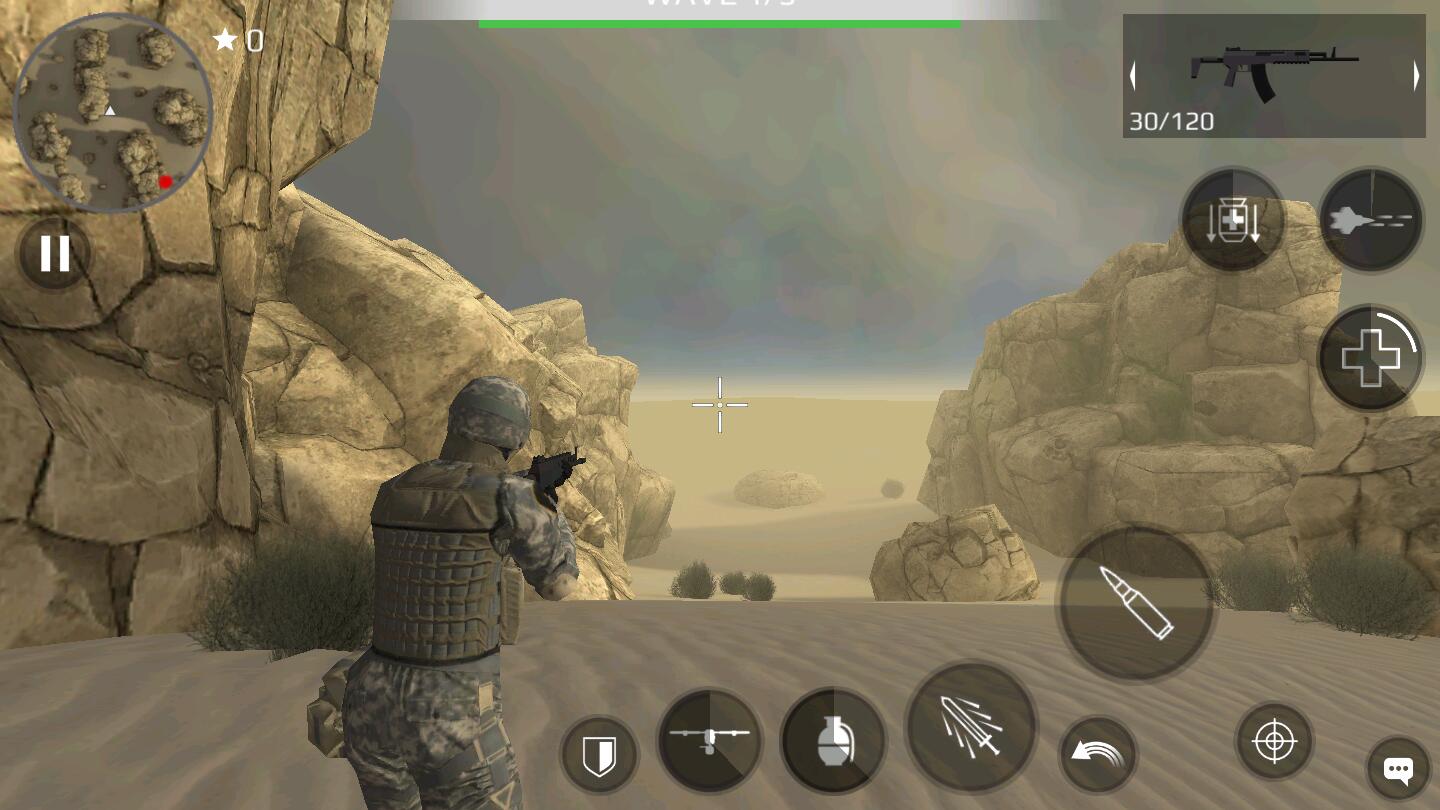Call in the supply drop
This screenshot has height=810, width=1440.
[x=1232, y=219]
